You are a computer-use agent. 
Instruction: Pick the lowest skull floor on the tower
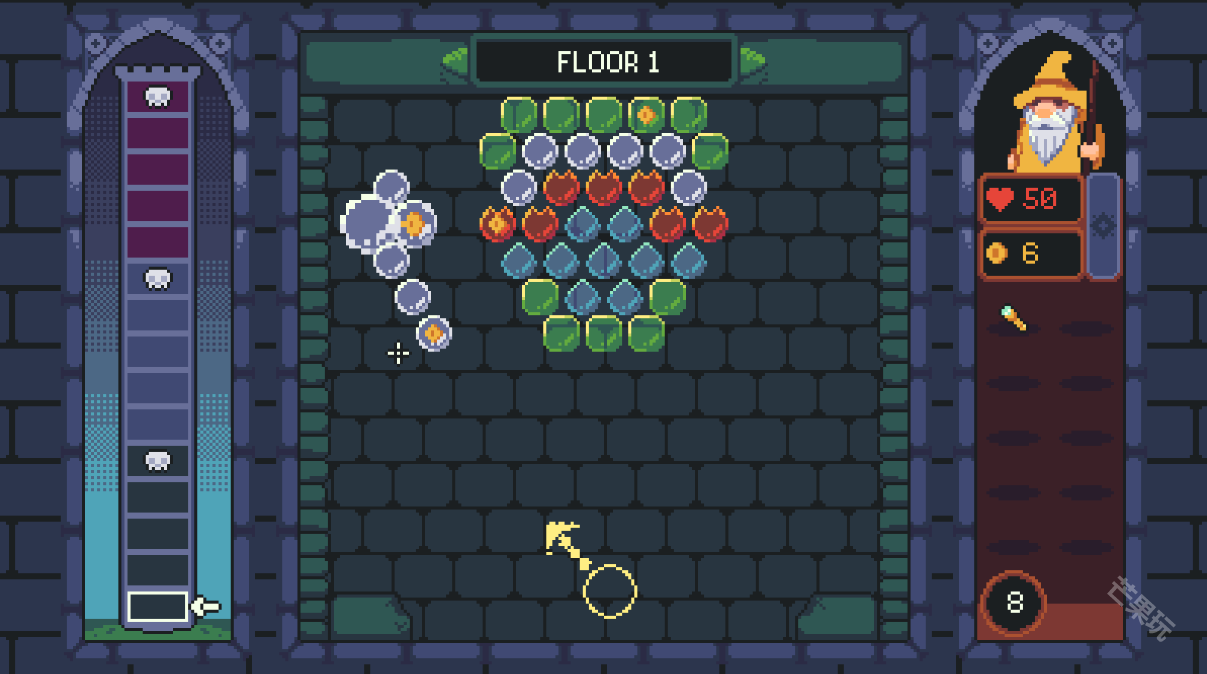pyautogui.click(x=157, y=460)
